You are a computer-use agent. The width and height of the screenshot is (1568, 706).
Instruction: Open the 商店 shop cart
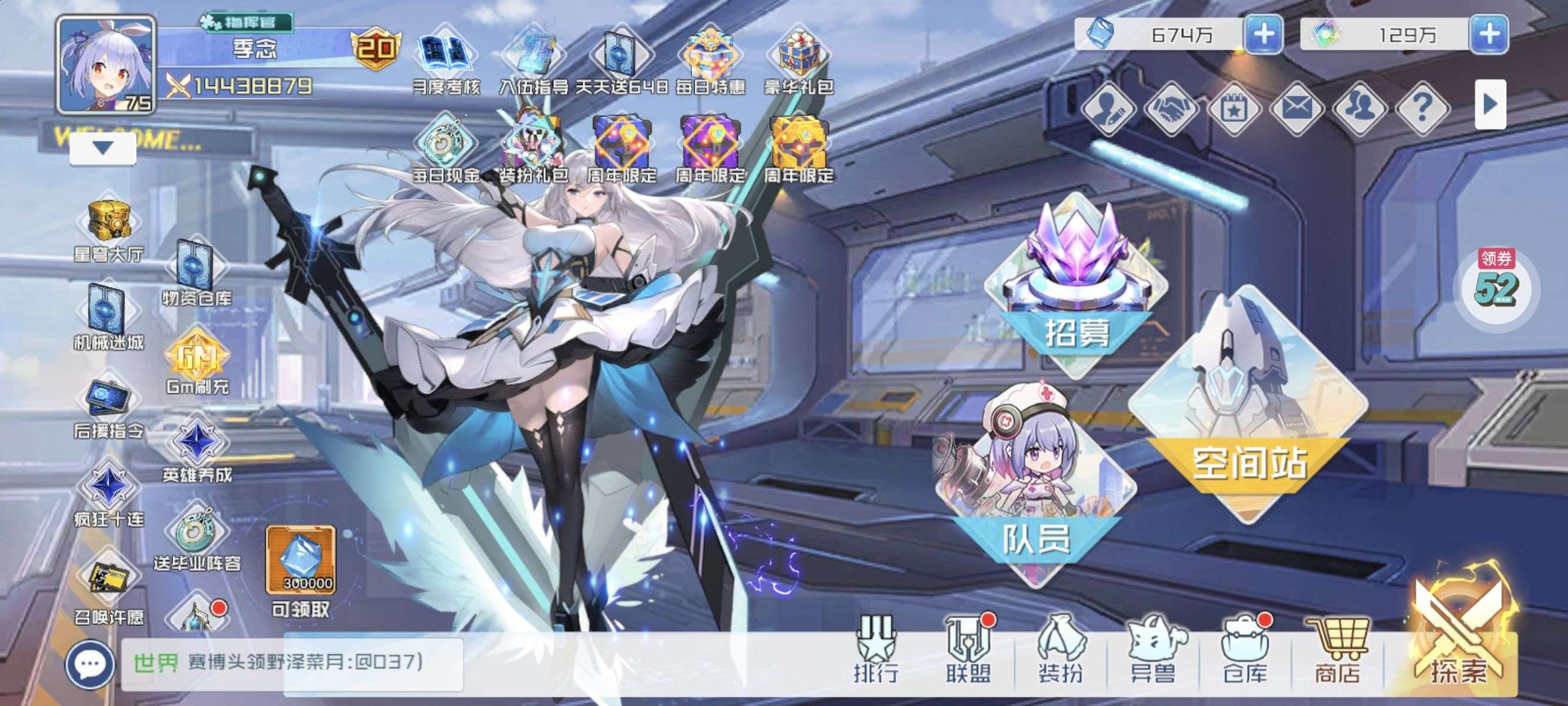1337,650
